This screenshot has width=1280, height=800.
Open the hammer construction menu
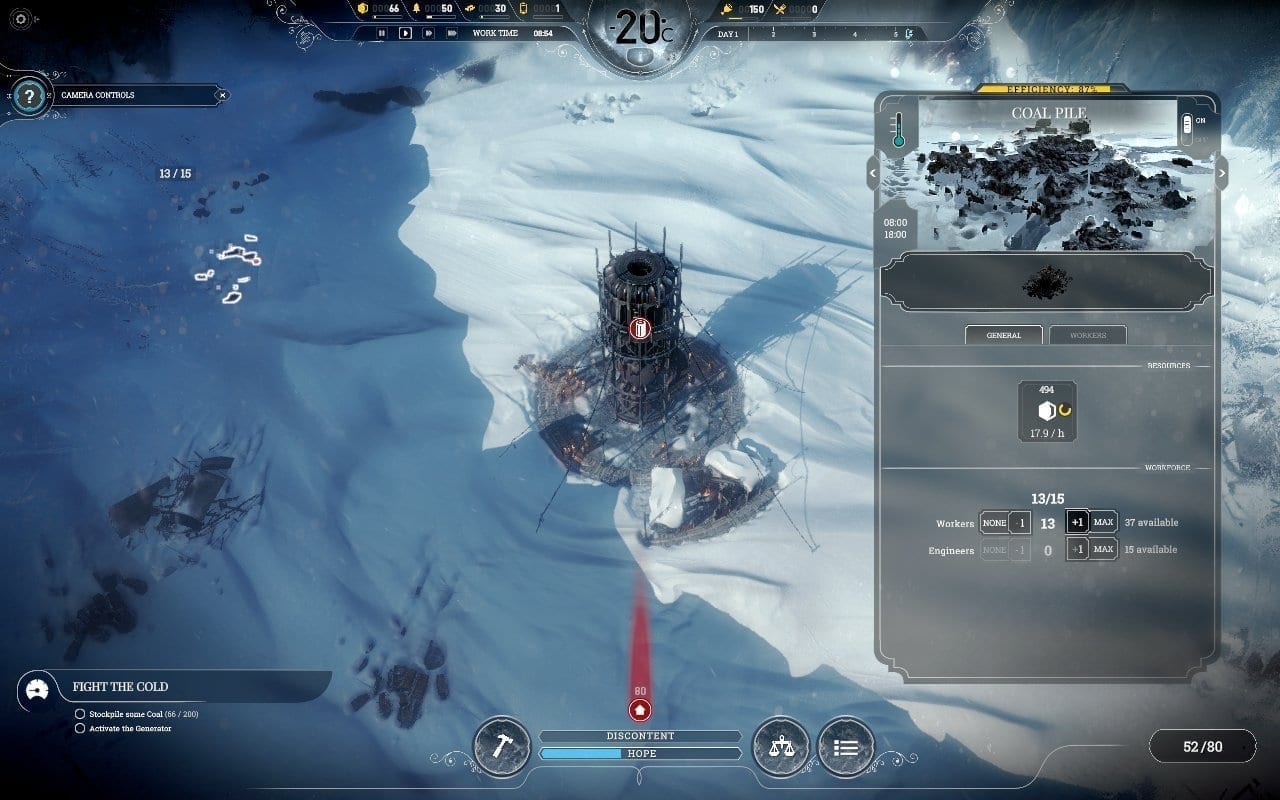click(x=501, y=746)
